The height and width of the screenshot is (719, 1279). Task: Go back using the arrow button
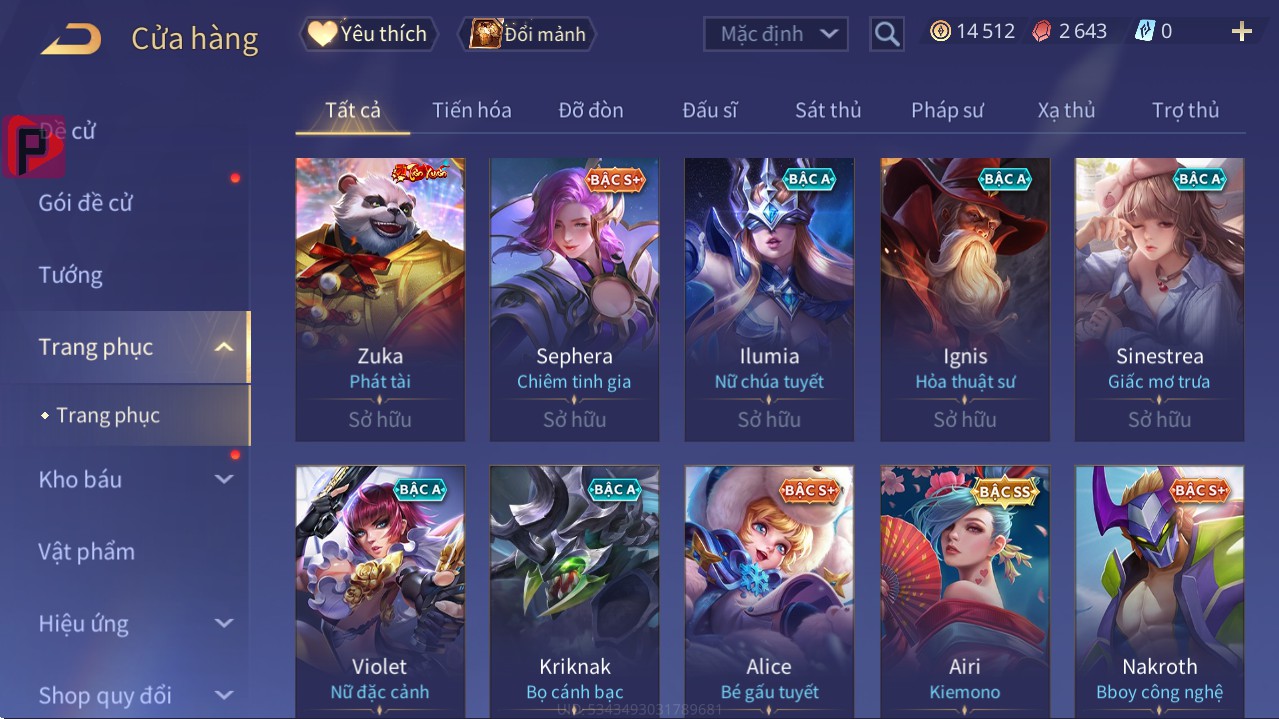coord(71,38)
